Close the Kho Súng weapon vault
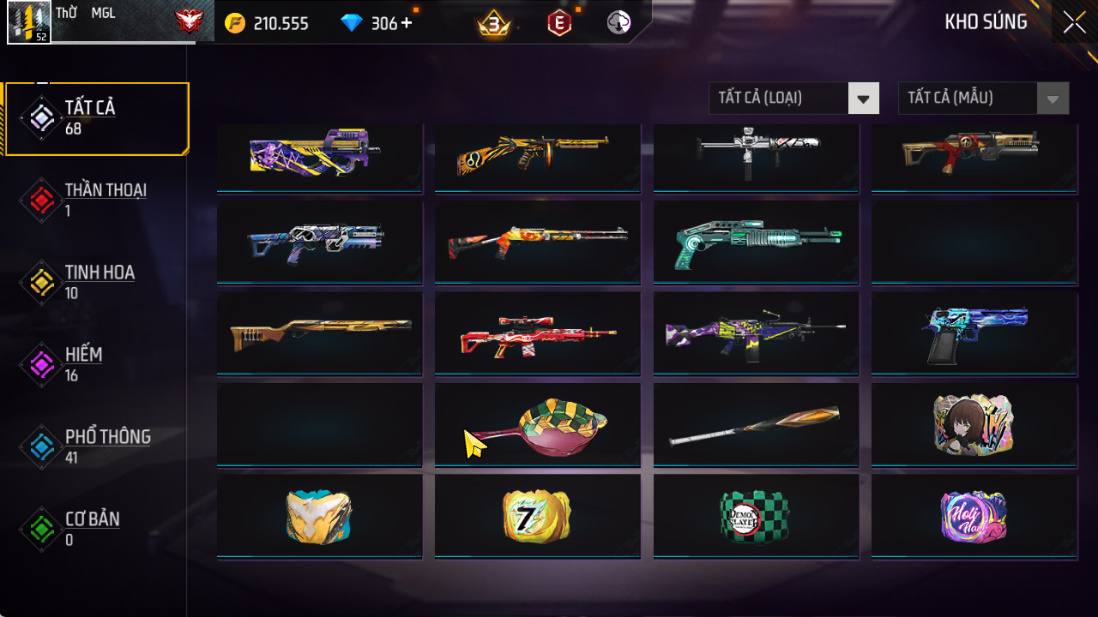 1074,22
